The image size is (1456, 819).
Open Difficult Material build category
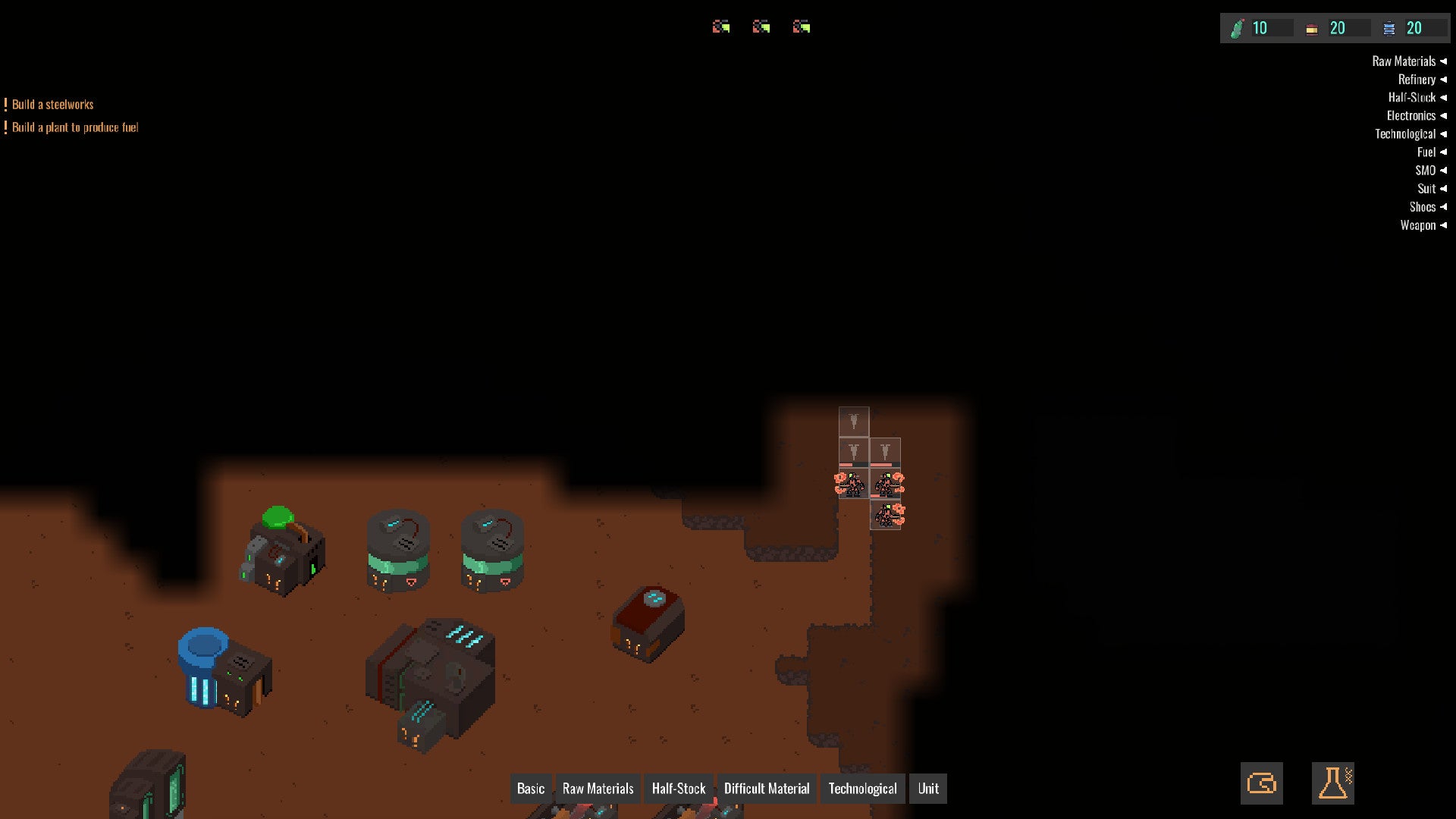[x=766, y=789]
